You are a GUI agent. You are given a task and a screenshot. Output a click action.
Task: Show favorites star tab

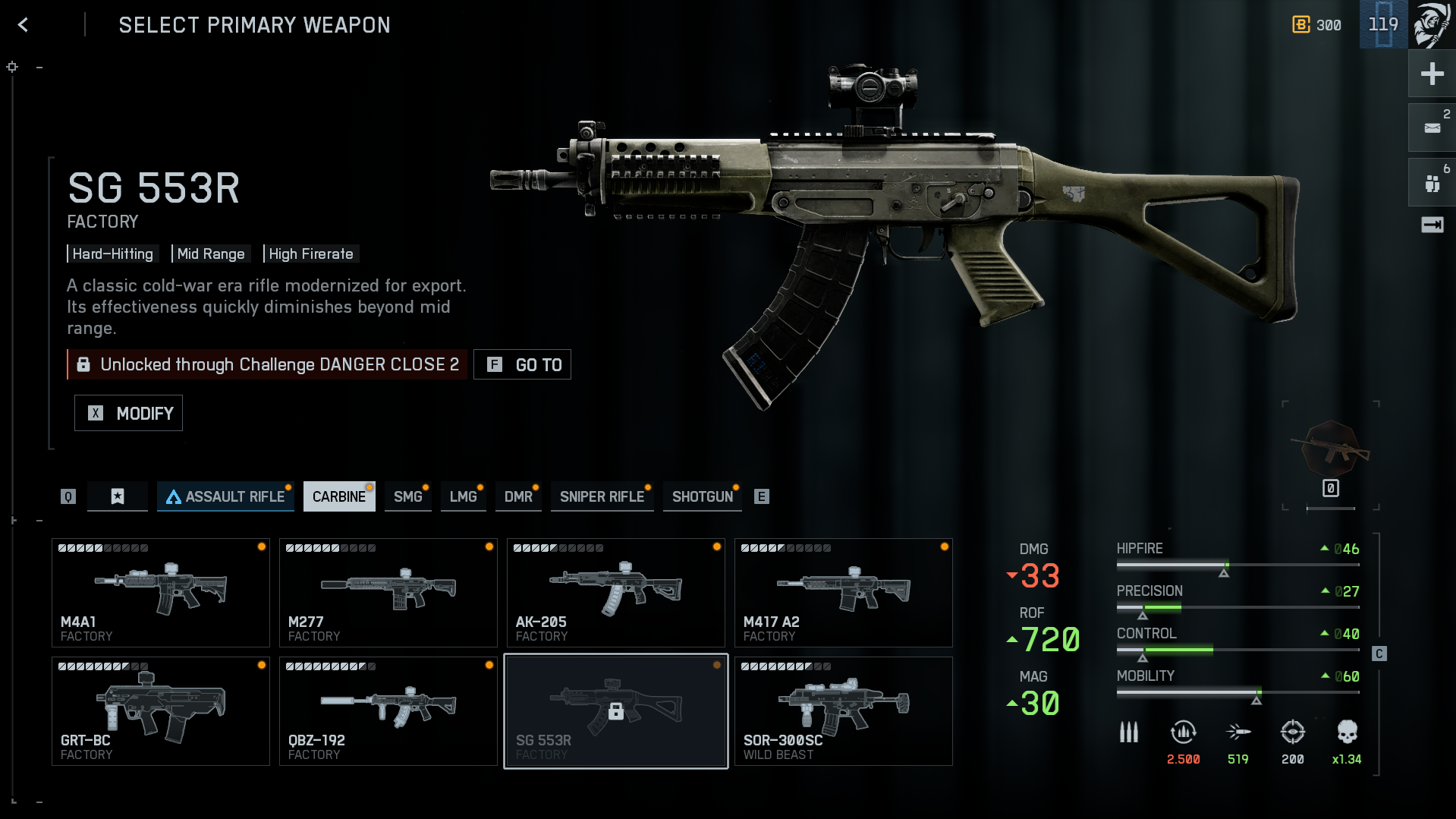click(x=118, y=496)
